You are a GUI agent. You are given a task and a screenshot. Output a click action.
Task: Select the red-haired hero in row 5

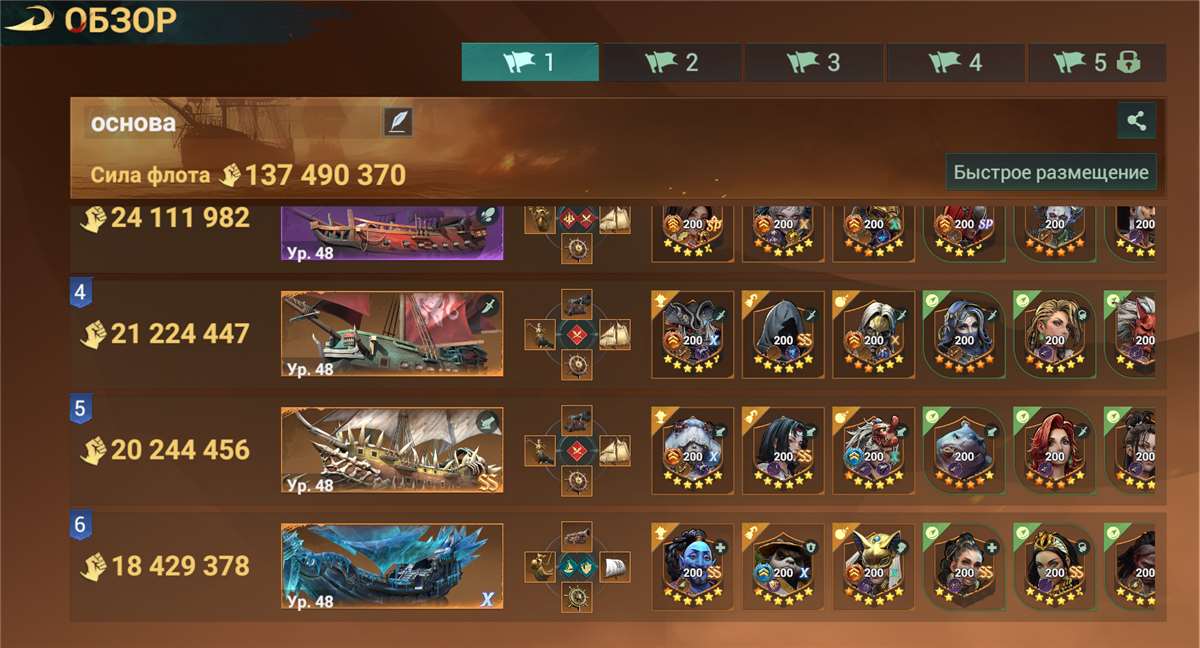coord(1055,450)
